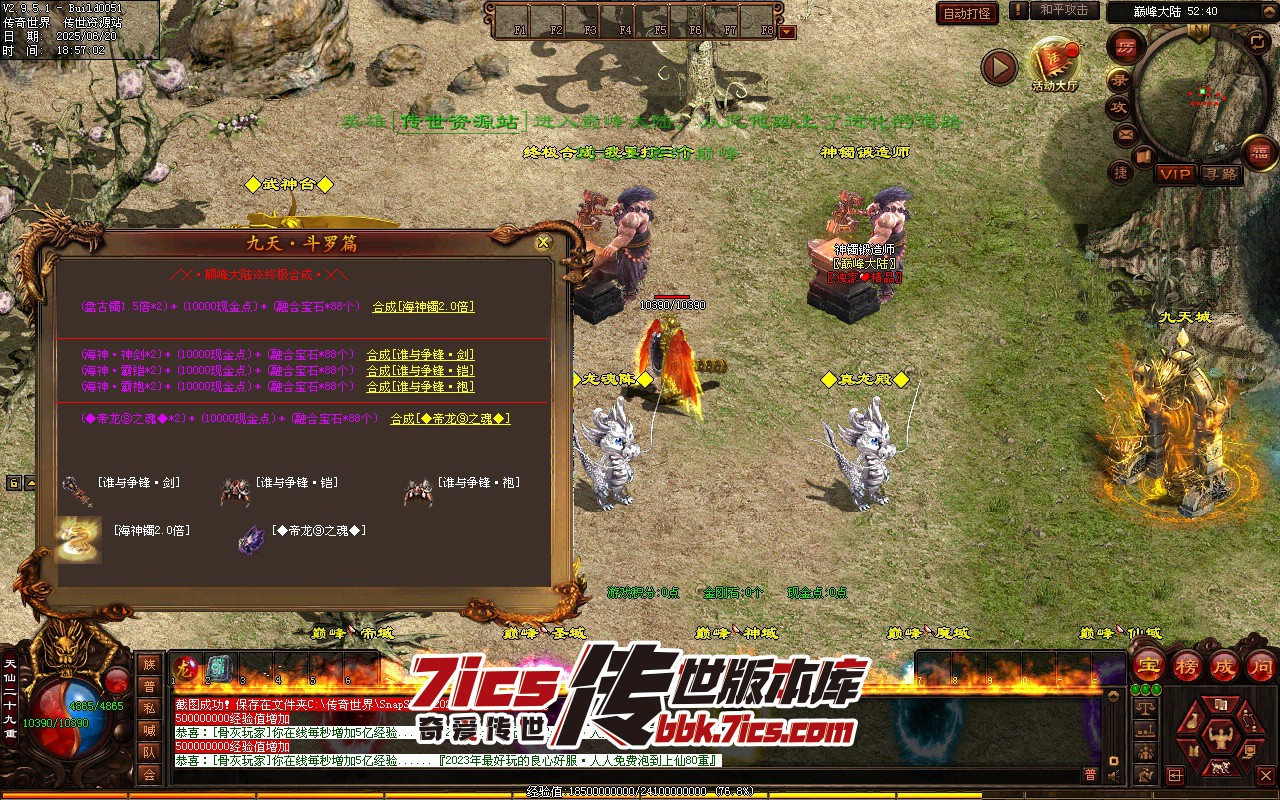This screenshot has height=800, width=1280.
Task: Click the round play arrow button
Action: pyautogui.click(x=998, y=67)
